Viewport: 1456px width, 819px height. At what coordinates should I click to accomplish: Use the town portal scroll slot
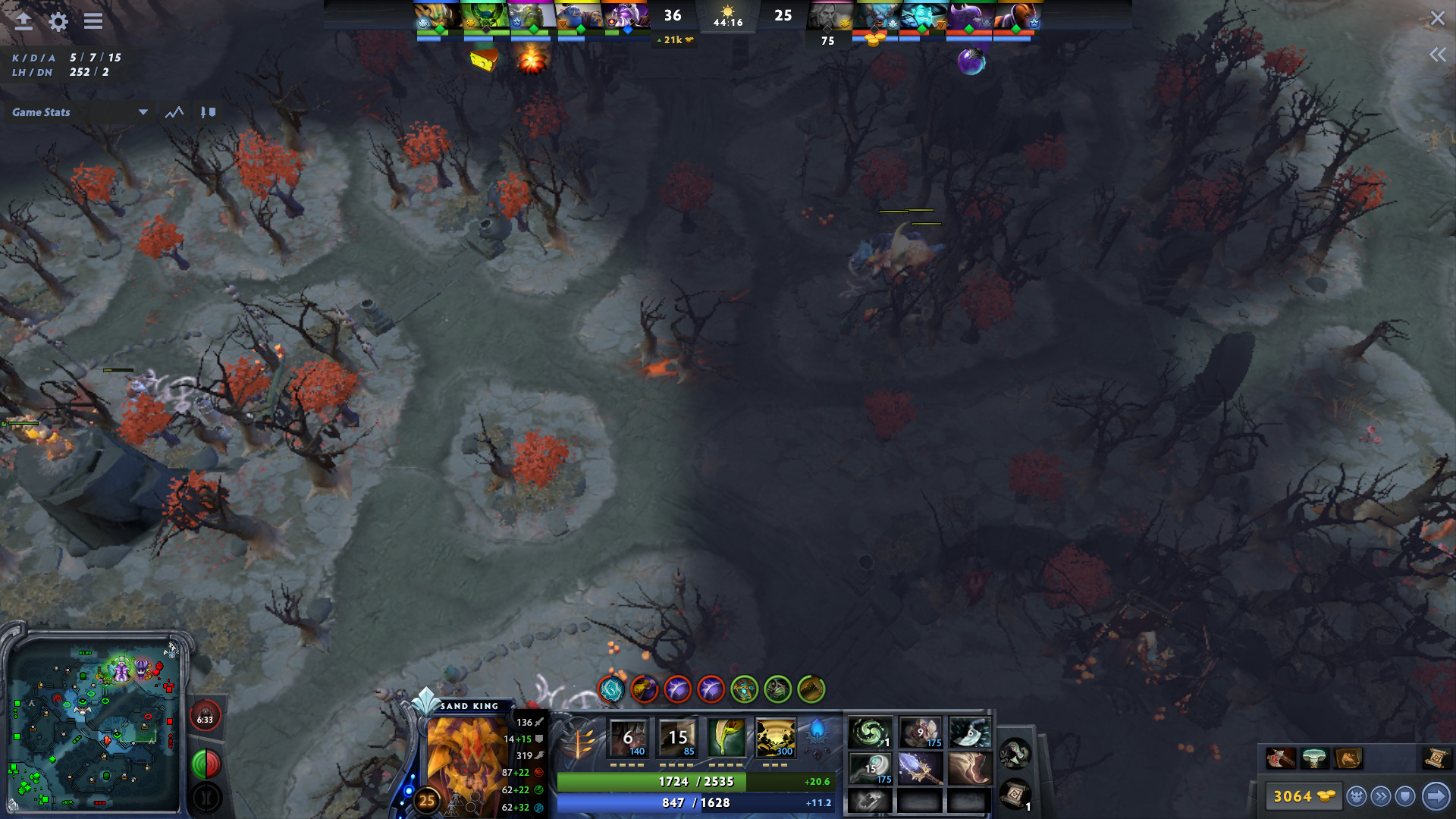(1015, 795)
